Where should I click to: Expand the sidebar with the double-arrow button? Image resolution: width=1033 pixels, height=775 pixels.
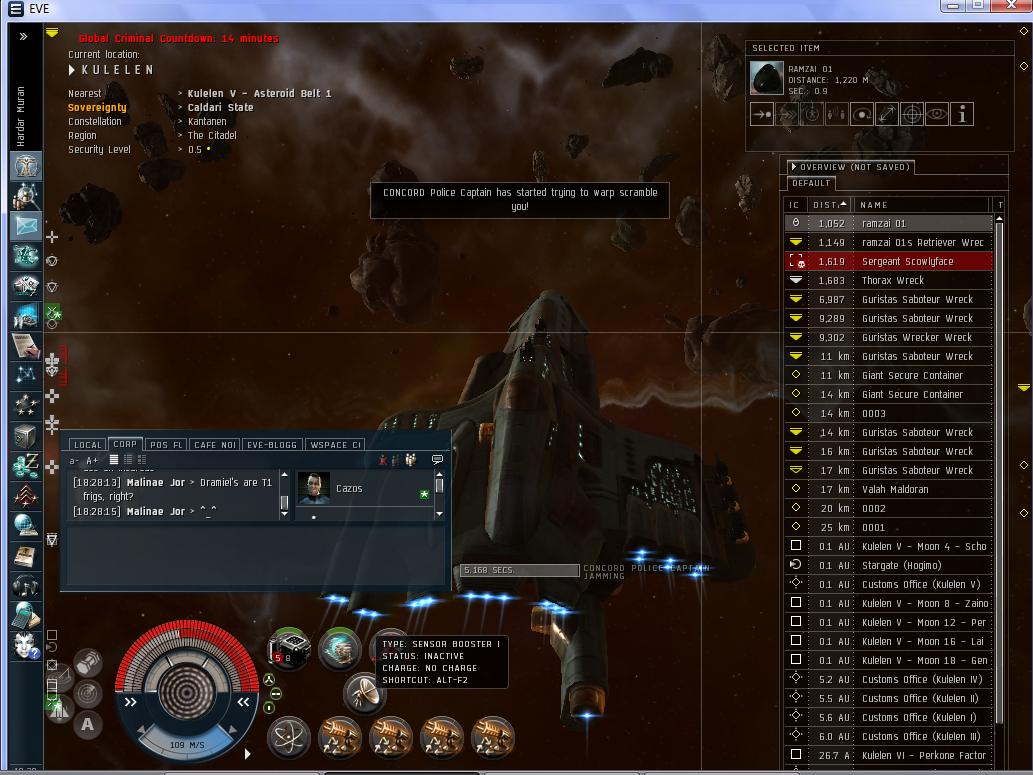click(x=23, y=36)
